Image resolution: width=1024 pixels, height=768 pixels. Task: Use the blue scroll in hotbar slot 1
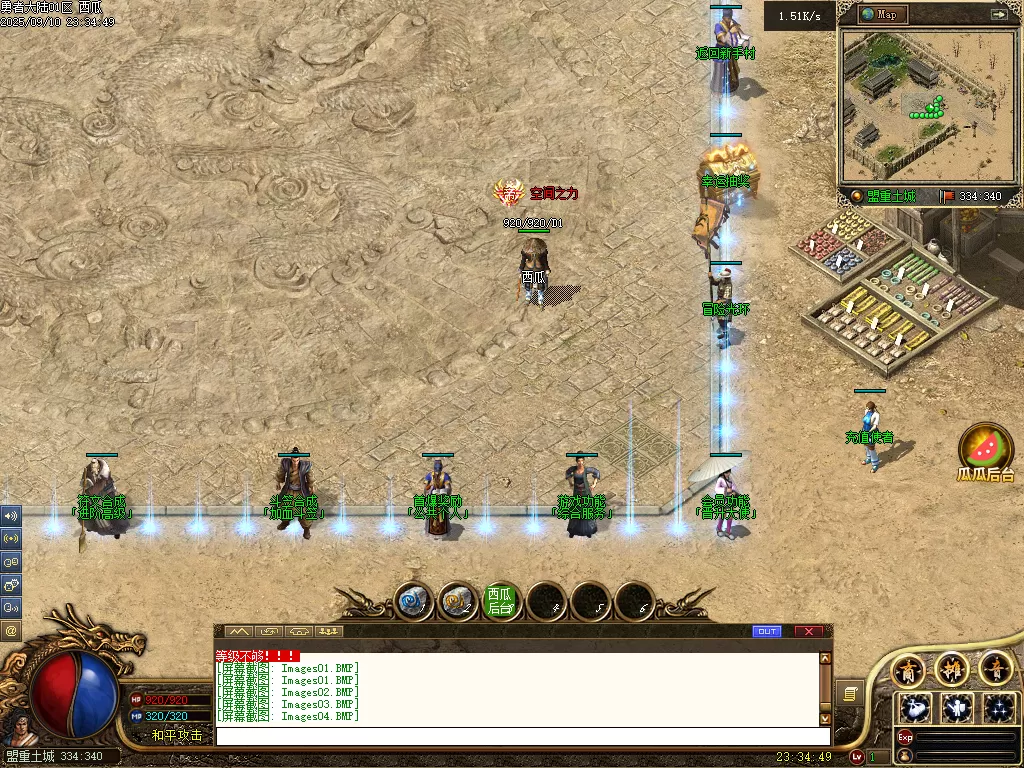pyautogui.click(x=412, y=600)
